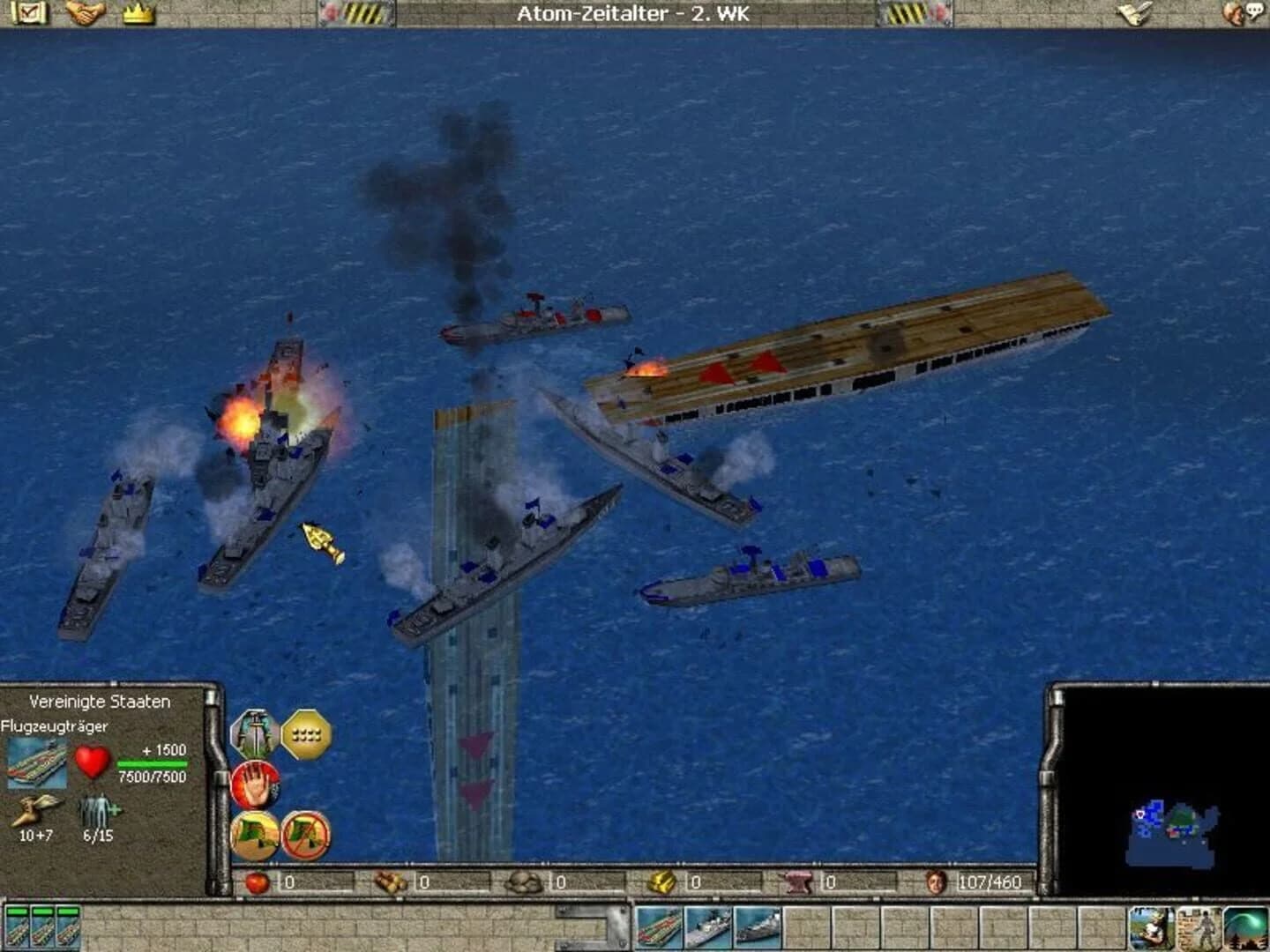Select the battleship thumbnail in the bottom build bar
Screen dimensions: 1270x952
pos(757,926)
